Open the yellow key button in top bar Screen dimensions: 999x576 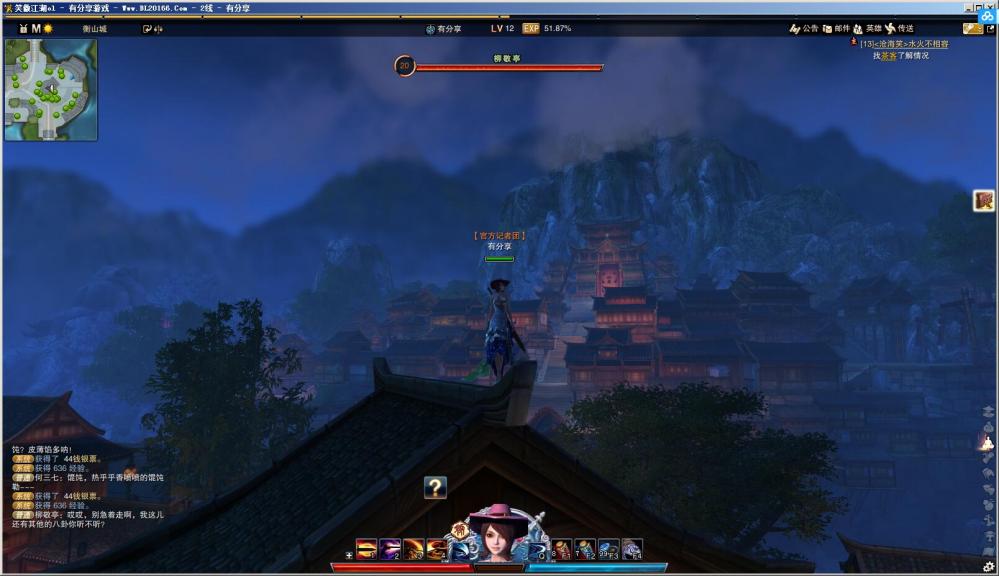(x=972, y=29)
